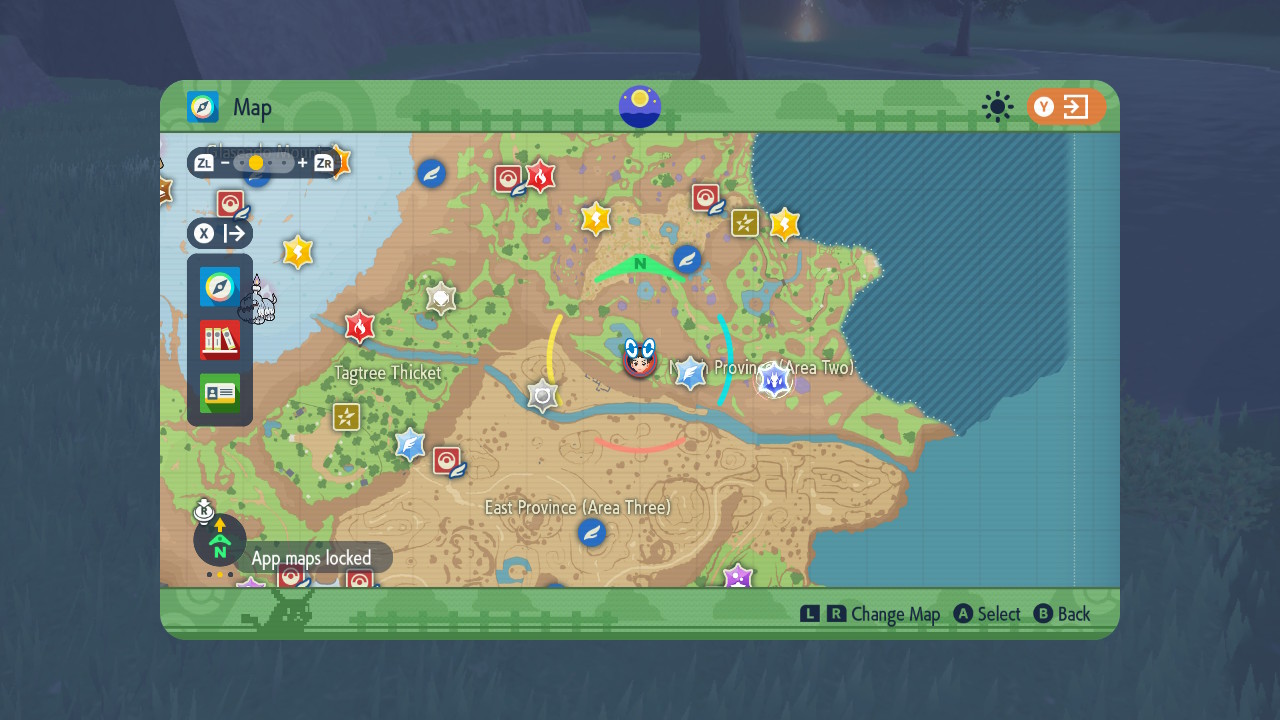Select the white gym badge icon above Tagtree Thicket
The image size is (1280, 720).
click(x=440, y=297)
